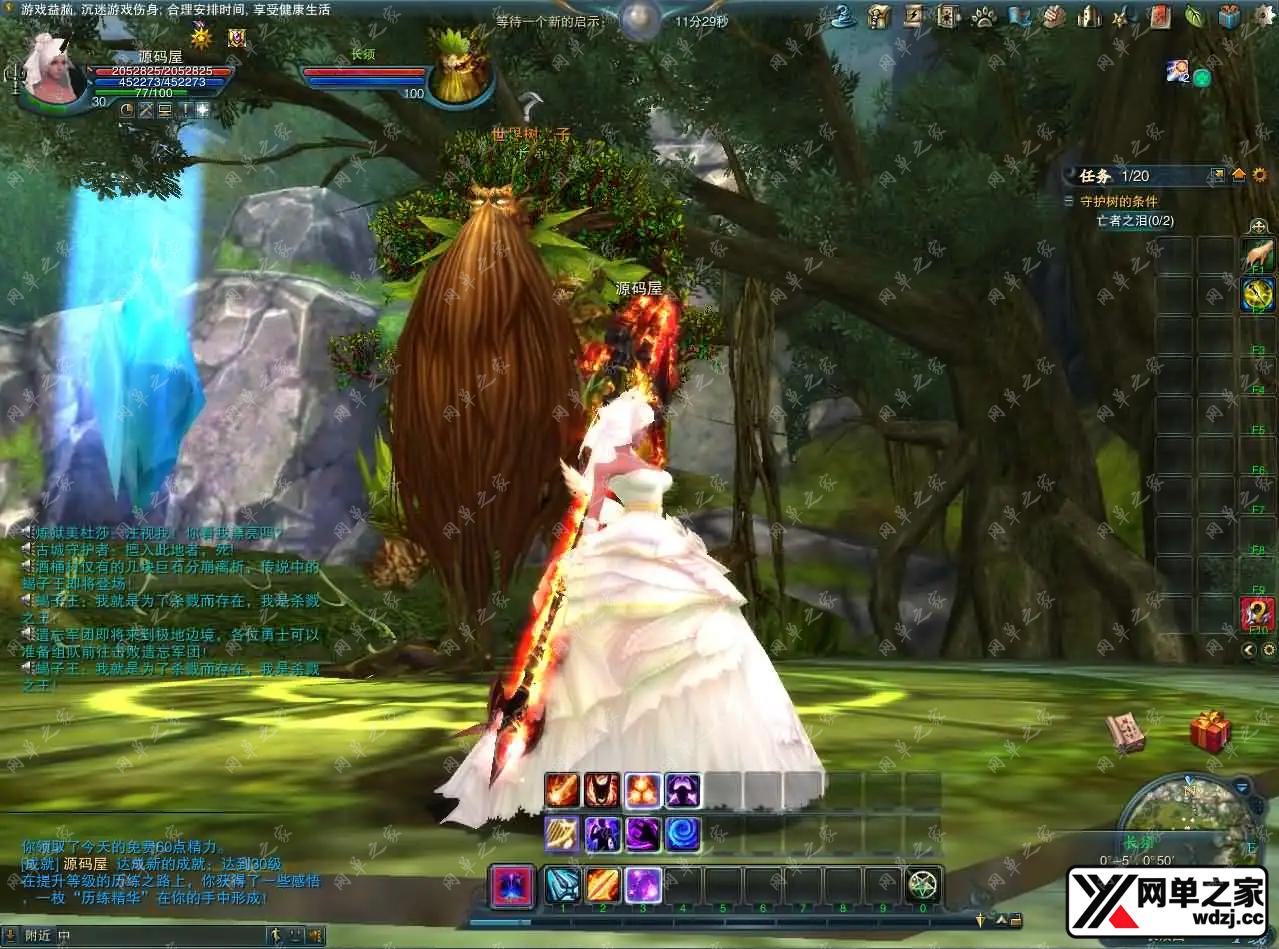Use the red question mark item in F10

click(x=1257, y=613)
